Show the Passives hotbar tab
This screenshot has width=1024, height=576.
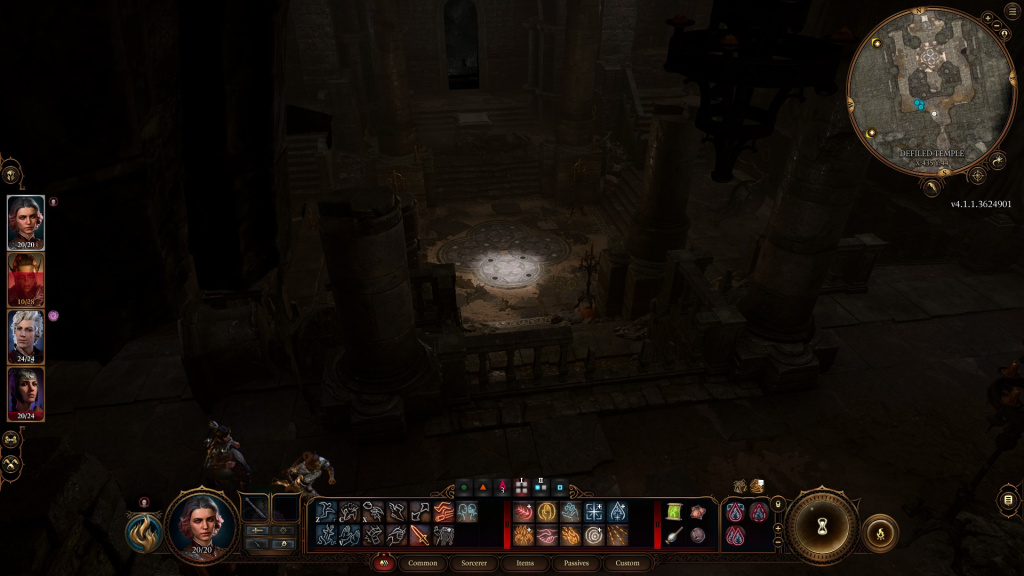[575, 563]
